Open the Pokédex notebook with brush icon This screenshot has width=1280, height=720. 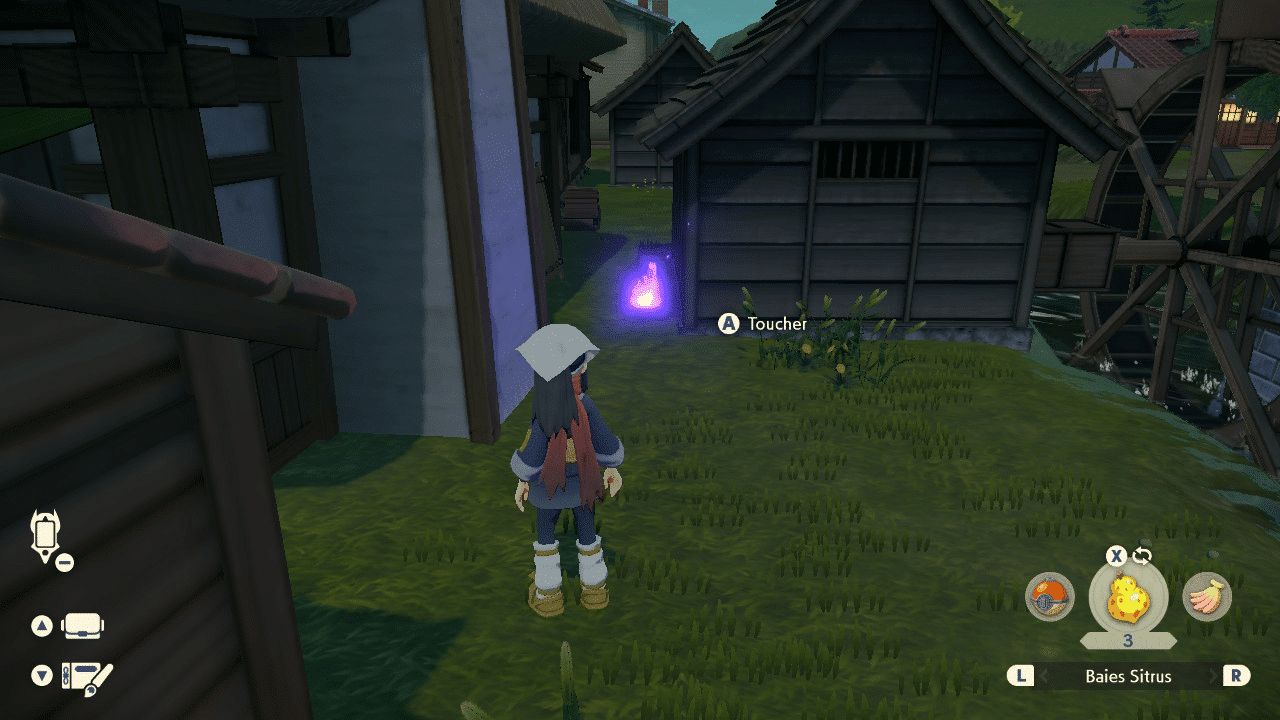click(86, 677)
